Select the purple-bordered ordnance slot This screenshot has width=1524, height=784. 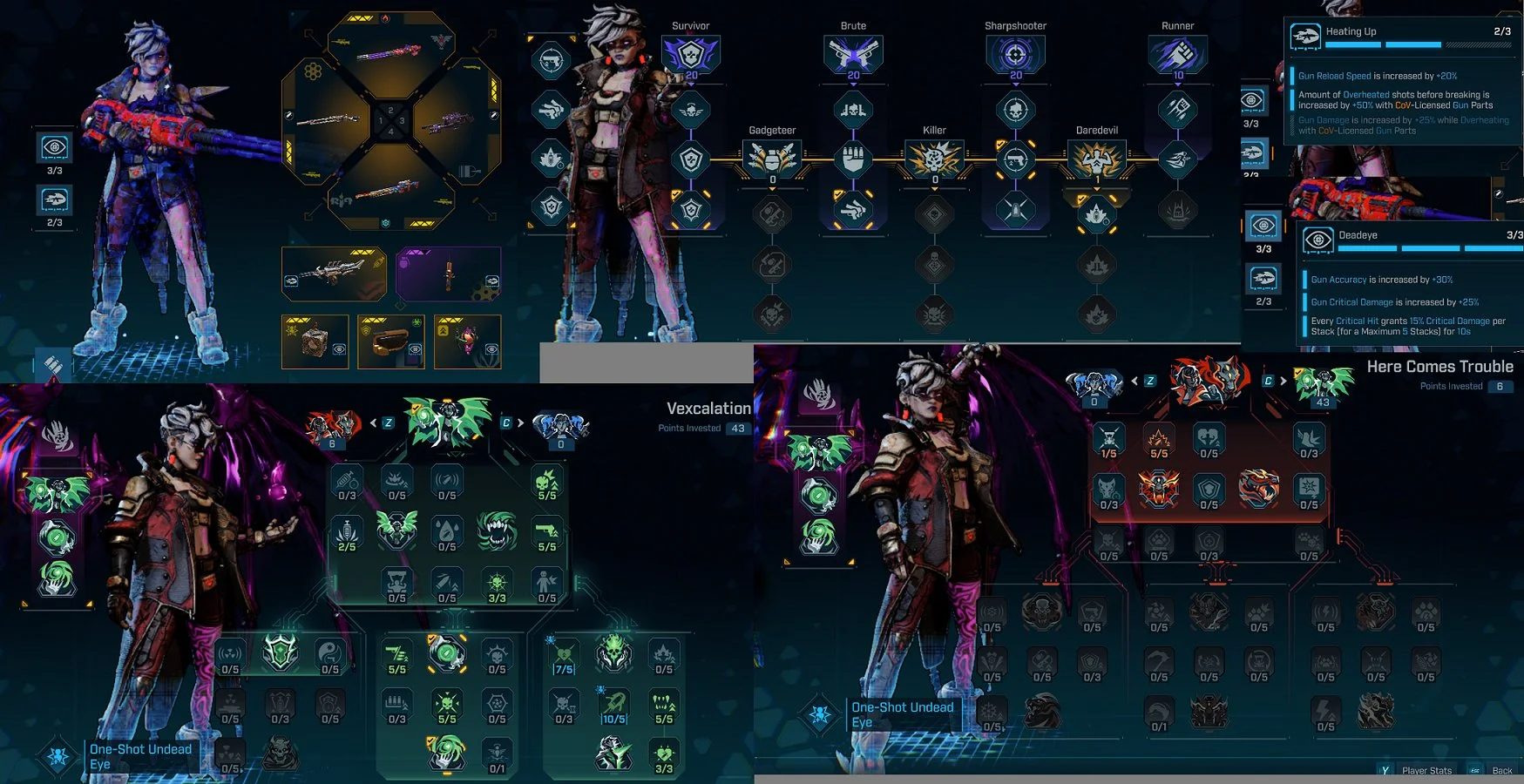click(x=448, y=274)
